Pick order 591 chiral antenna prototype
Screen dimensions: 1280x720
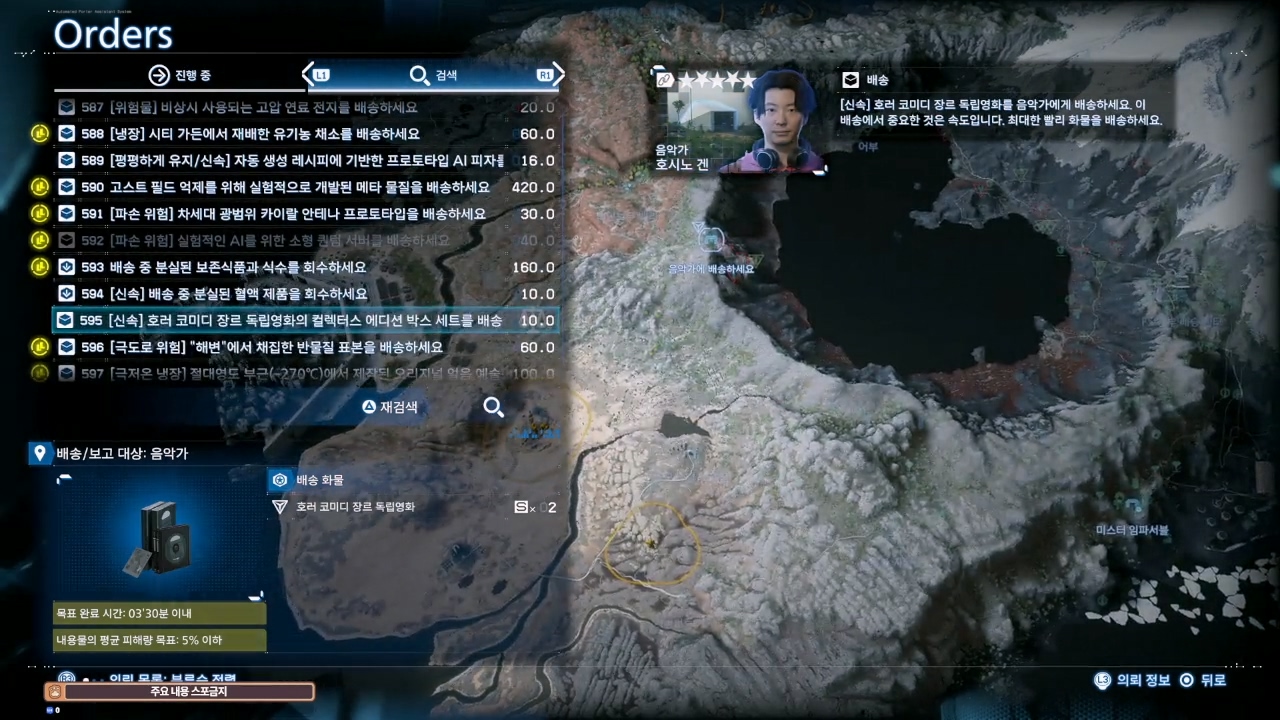[x=280, y=214]
